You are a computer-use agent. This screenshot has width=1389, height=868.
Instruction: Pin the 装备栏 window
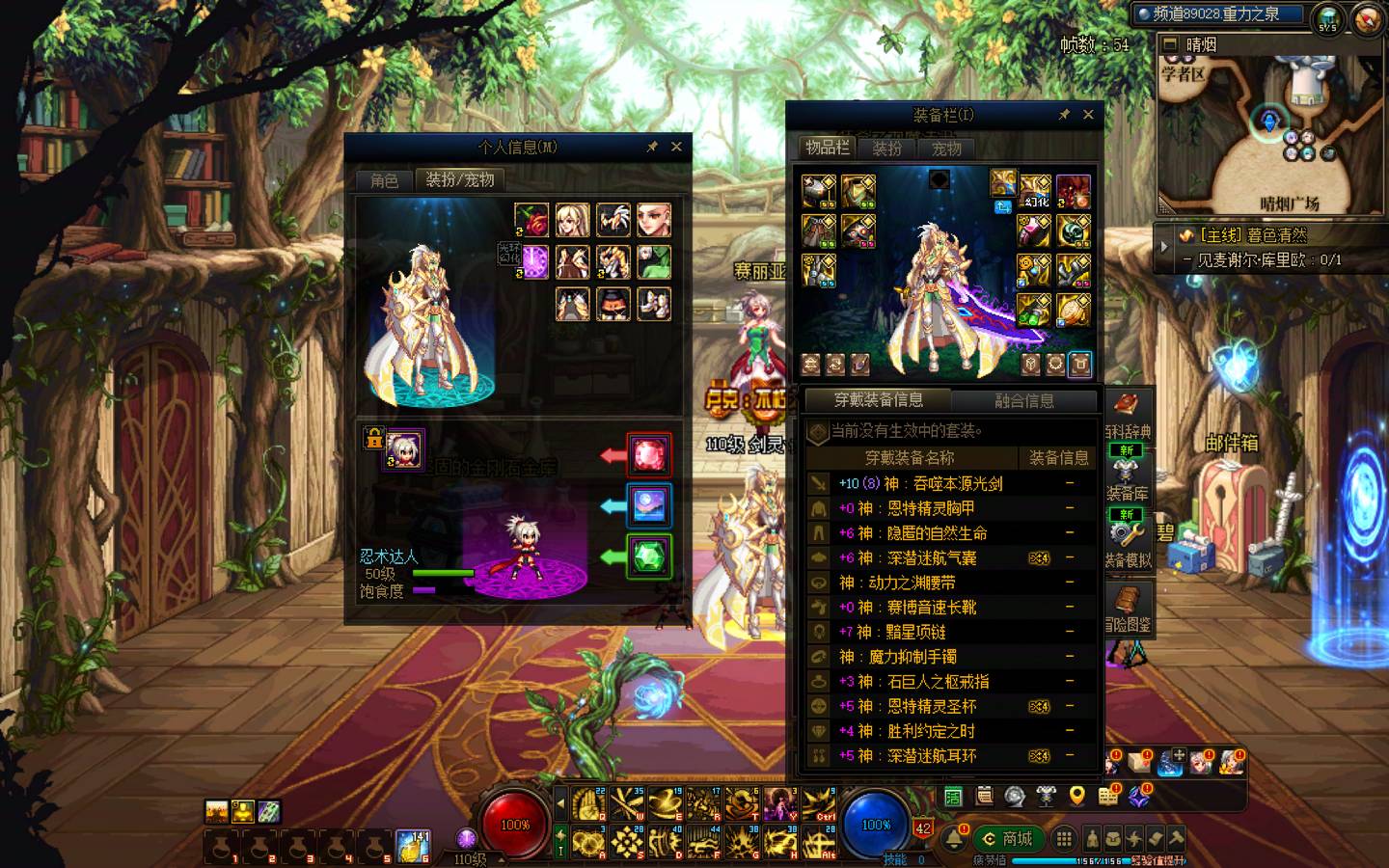[1064, 115]
